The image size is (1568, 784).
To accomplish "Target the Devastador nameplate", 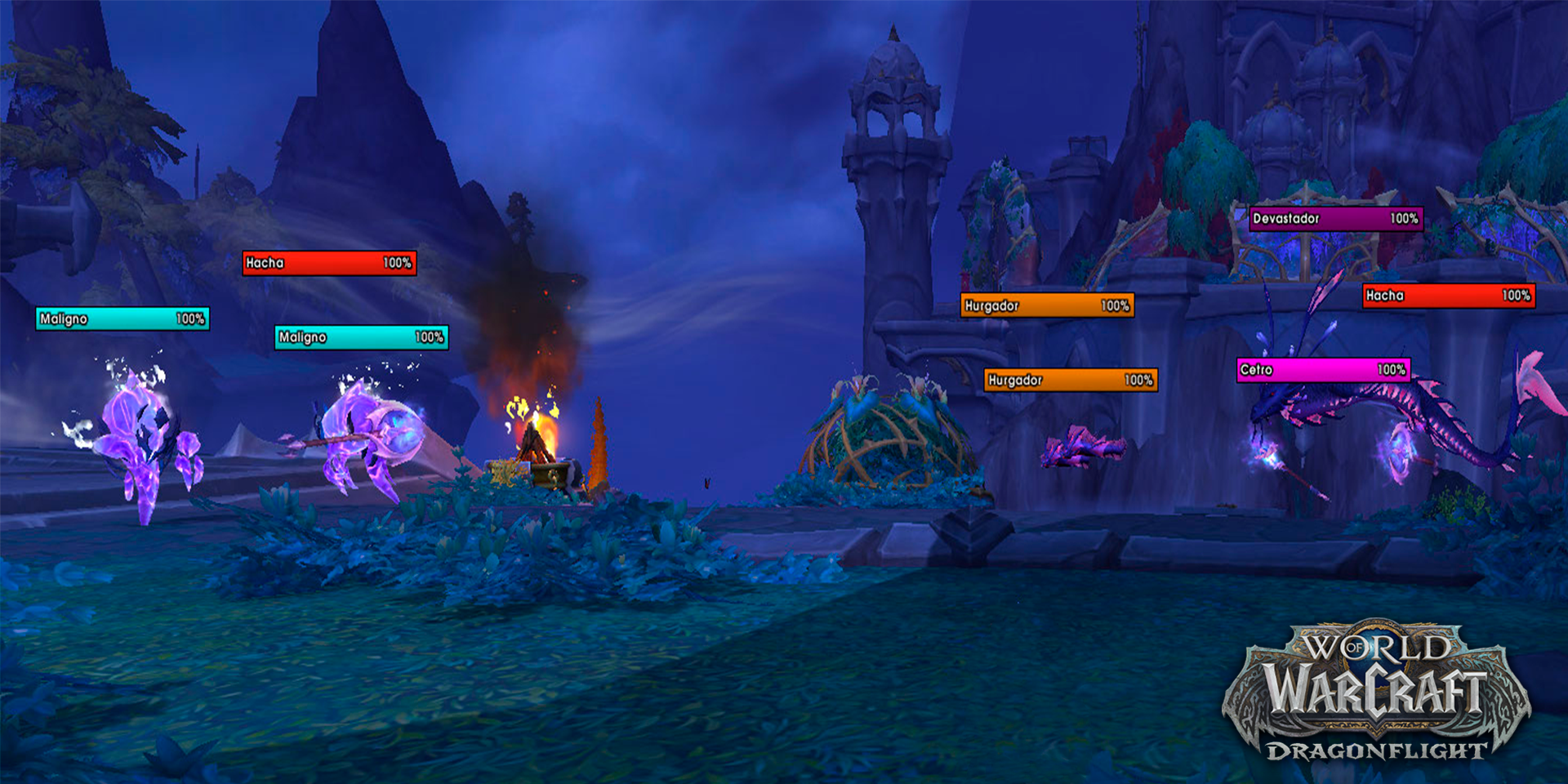I will (x=1335, y=219).
